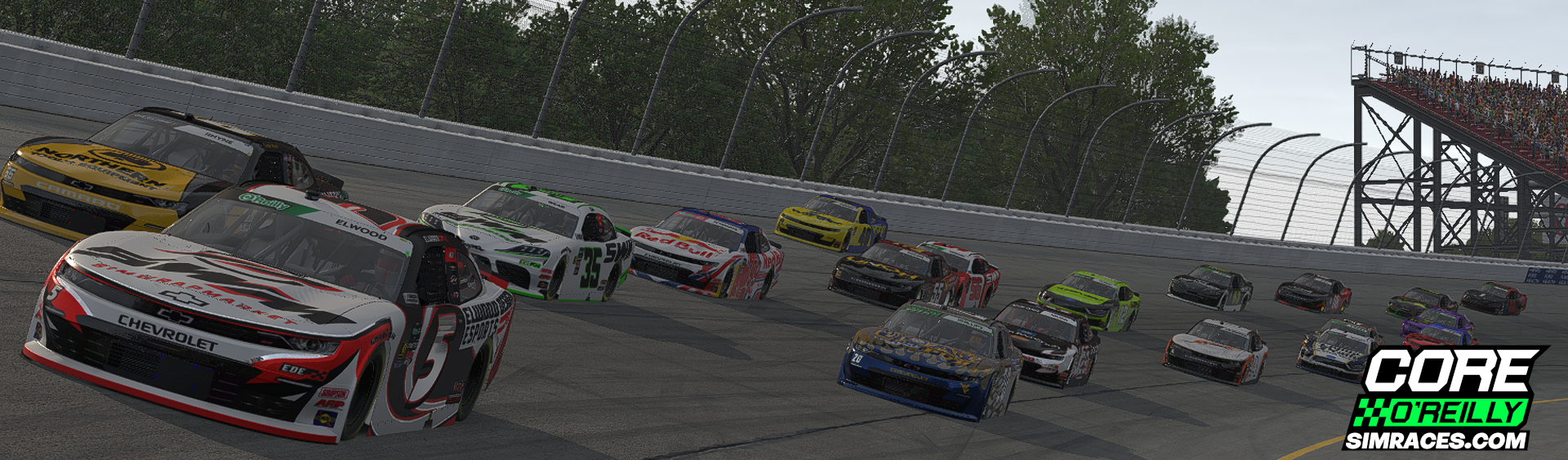Click the Core O'Reilly SimRaces.com logo
The image size is (1568, 460).
[x=1444, y=399]
